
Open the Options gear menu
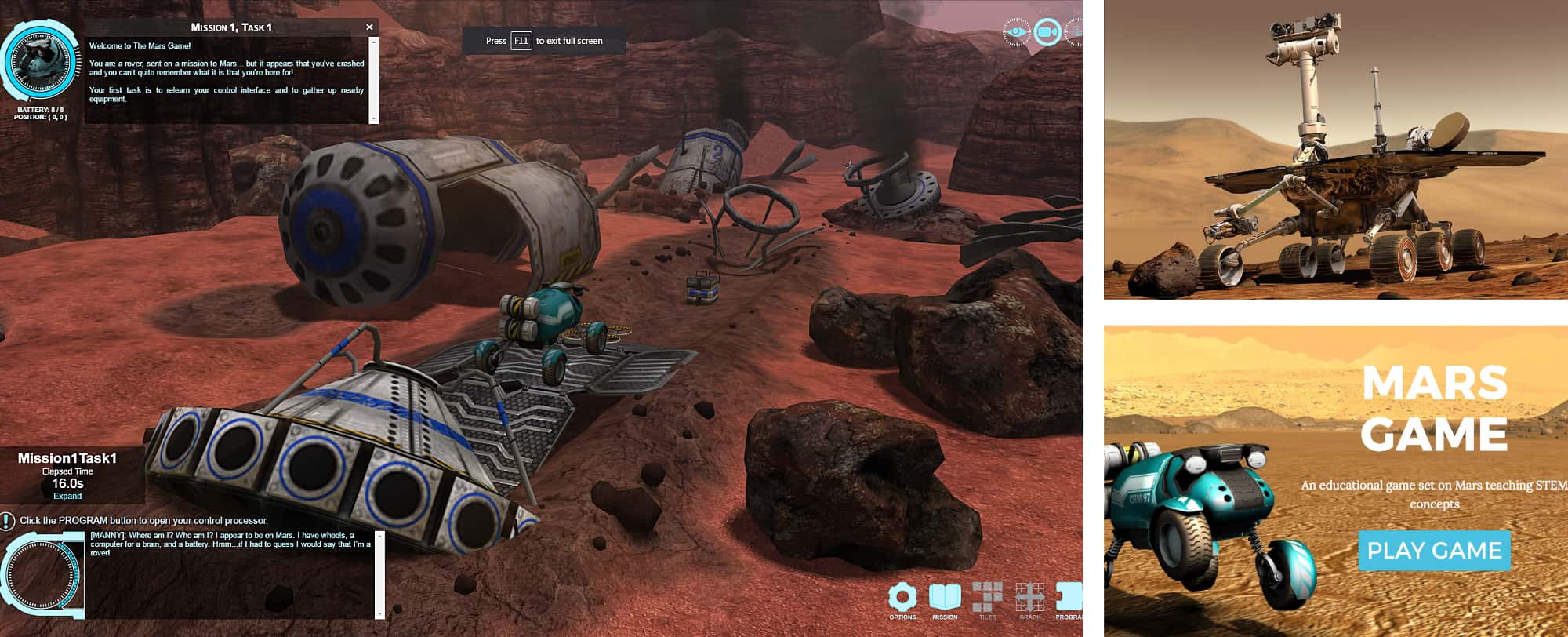(902, 598)
